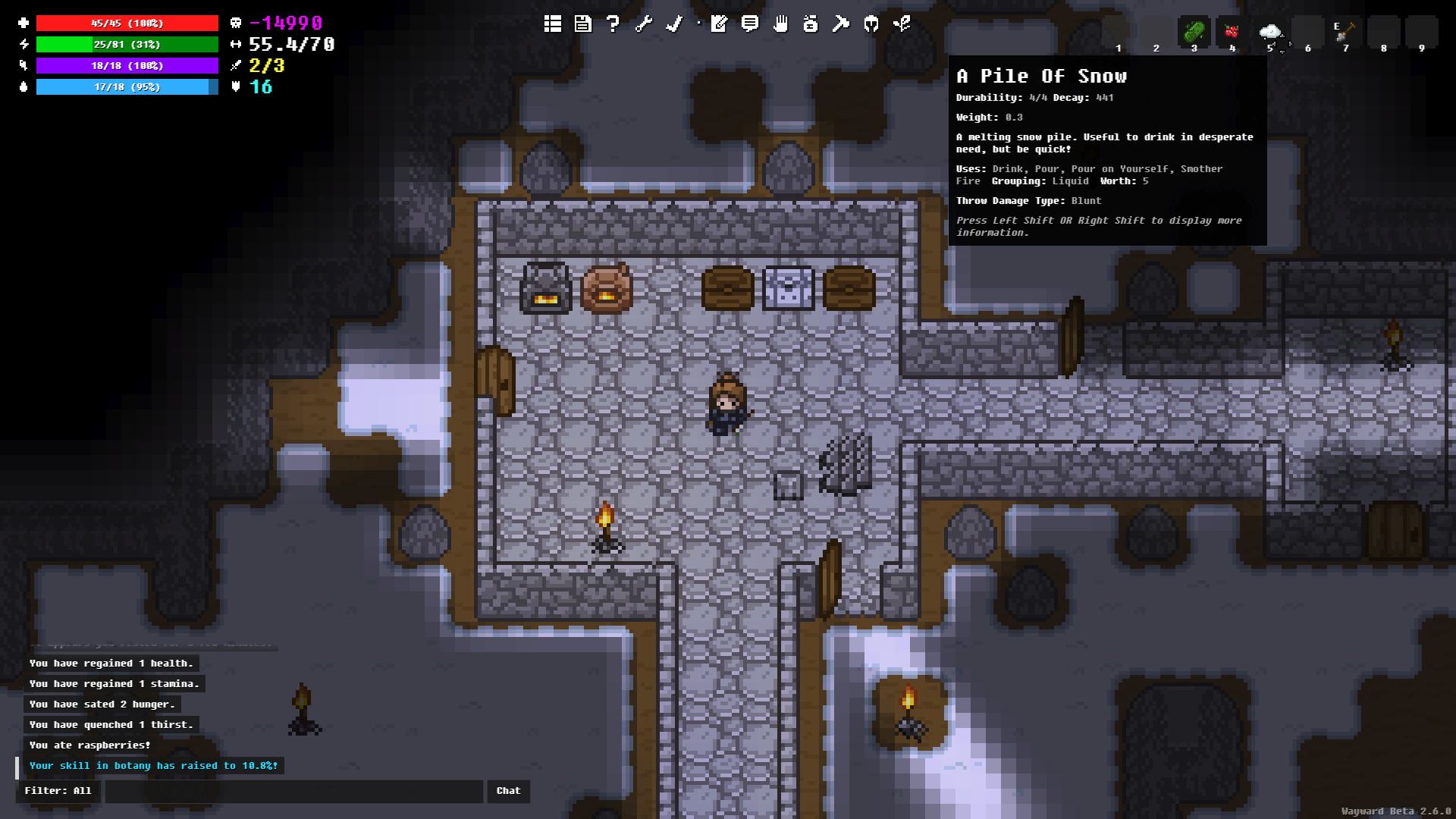Viewport: 1456px width, 819px height.
Task: Open the actions hand icon
Action: coord(780,24)
